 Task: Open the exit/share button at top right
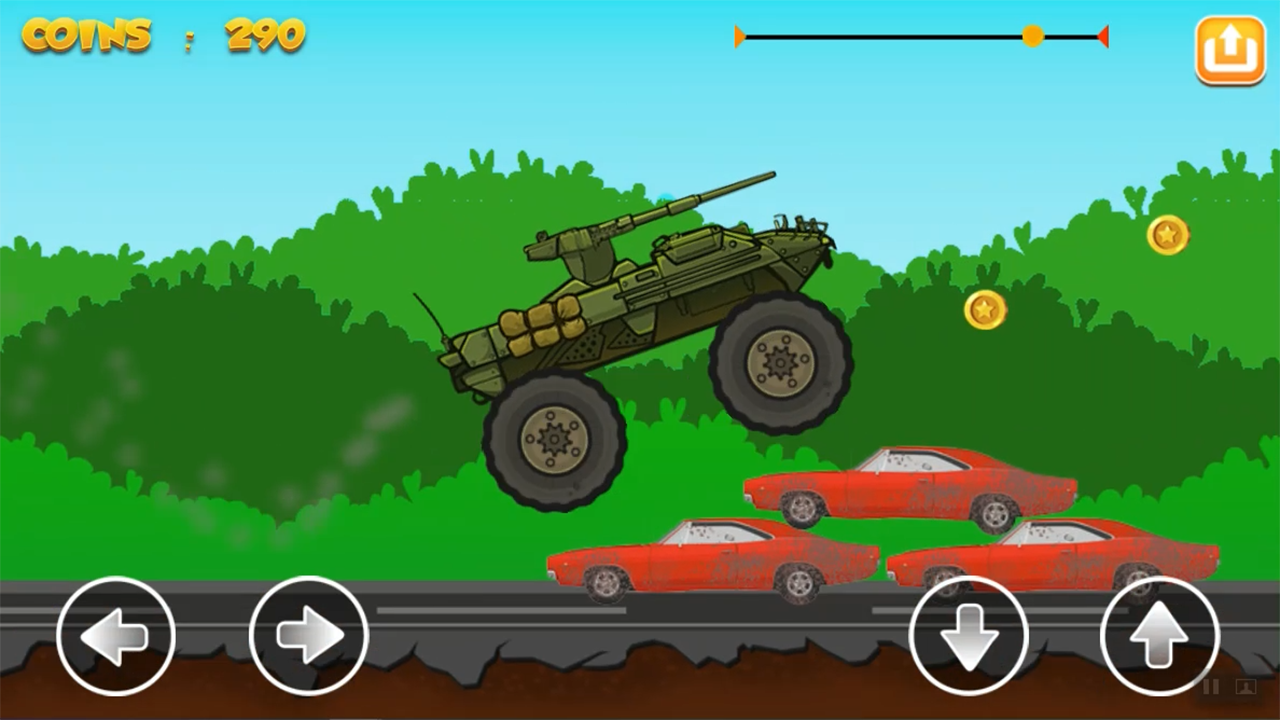(1231, 49)
